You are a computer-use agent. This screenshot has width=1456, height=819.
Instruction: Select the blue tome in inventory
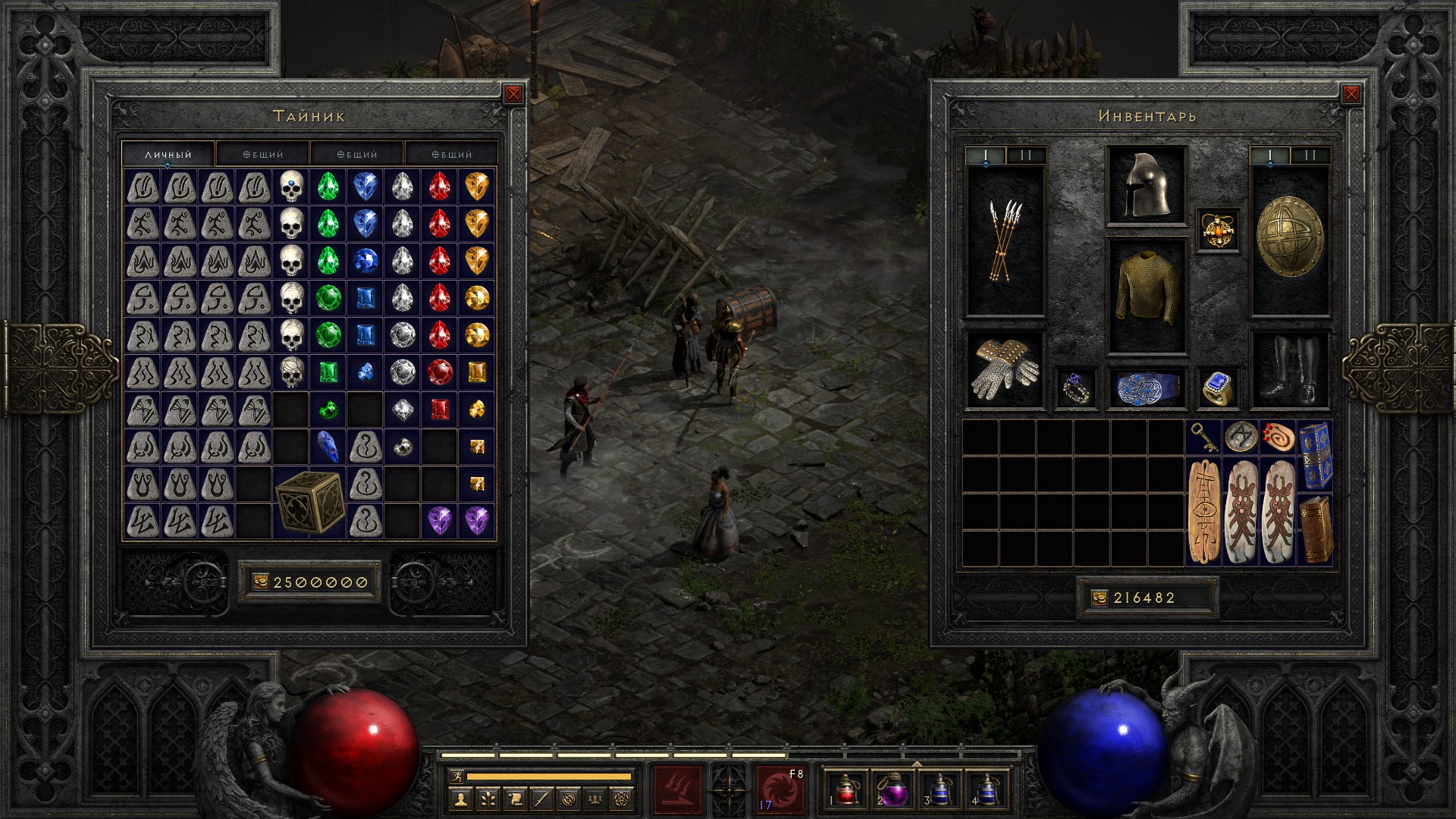(x=1316, y=455)
